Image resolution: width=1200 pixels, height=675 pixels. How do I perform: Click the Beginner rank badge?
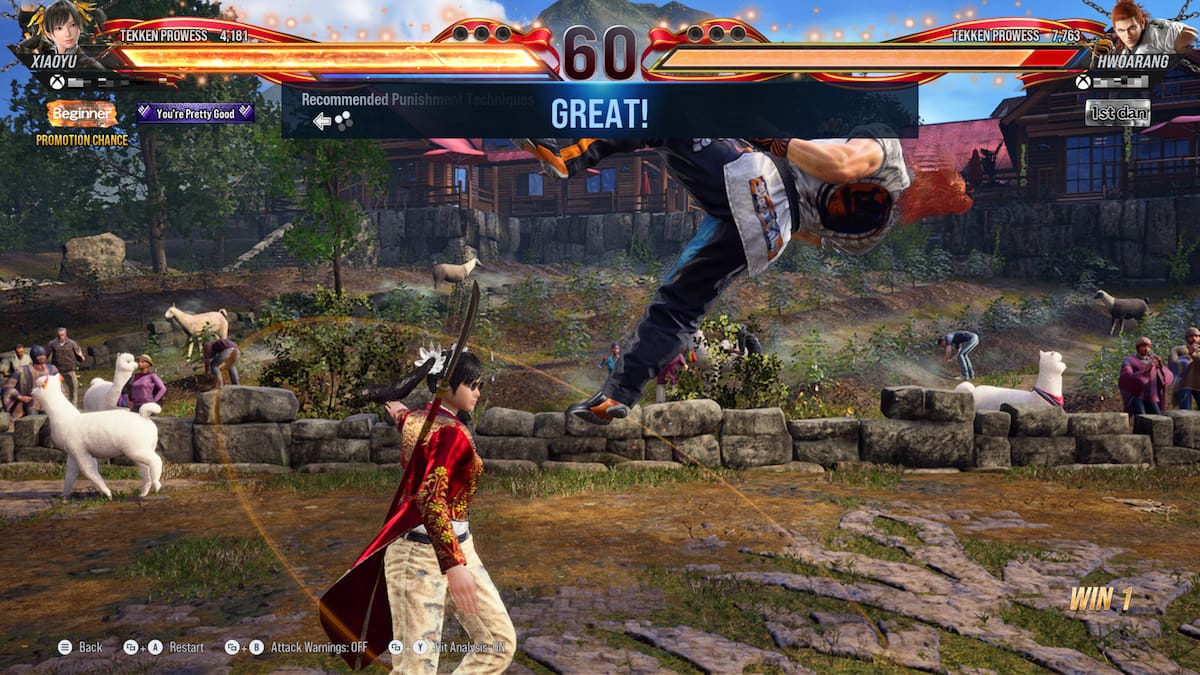[x=82, y=114]
